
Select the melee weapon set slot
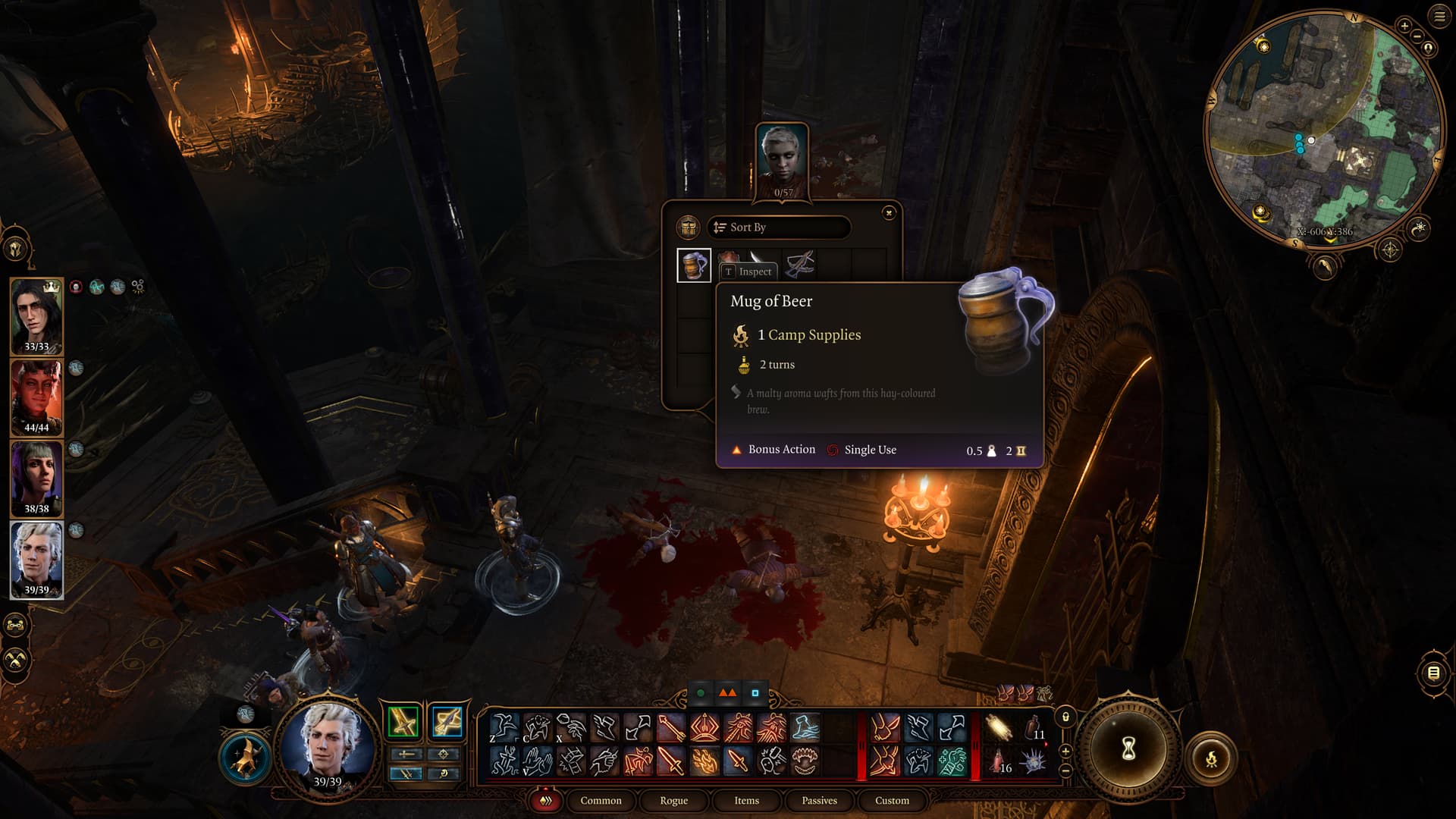(403, 721)
